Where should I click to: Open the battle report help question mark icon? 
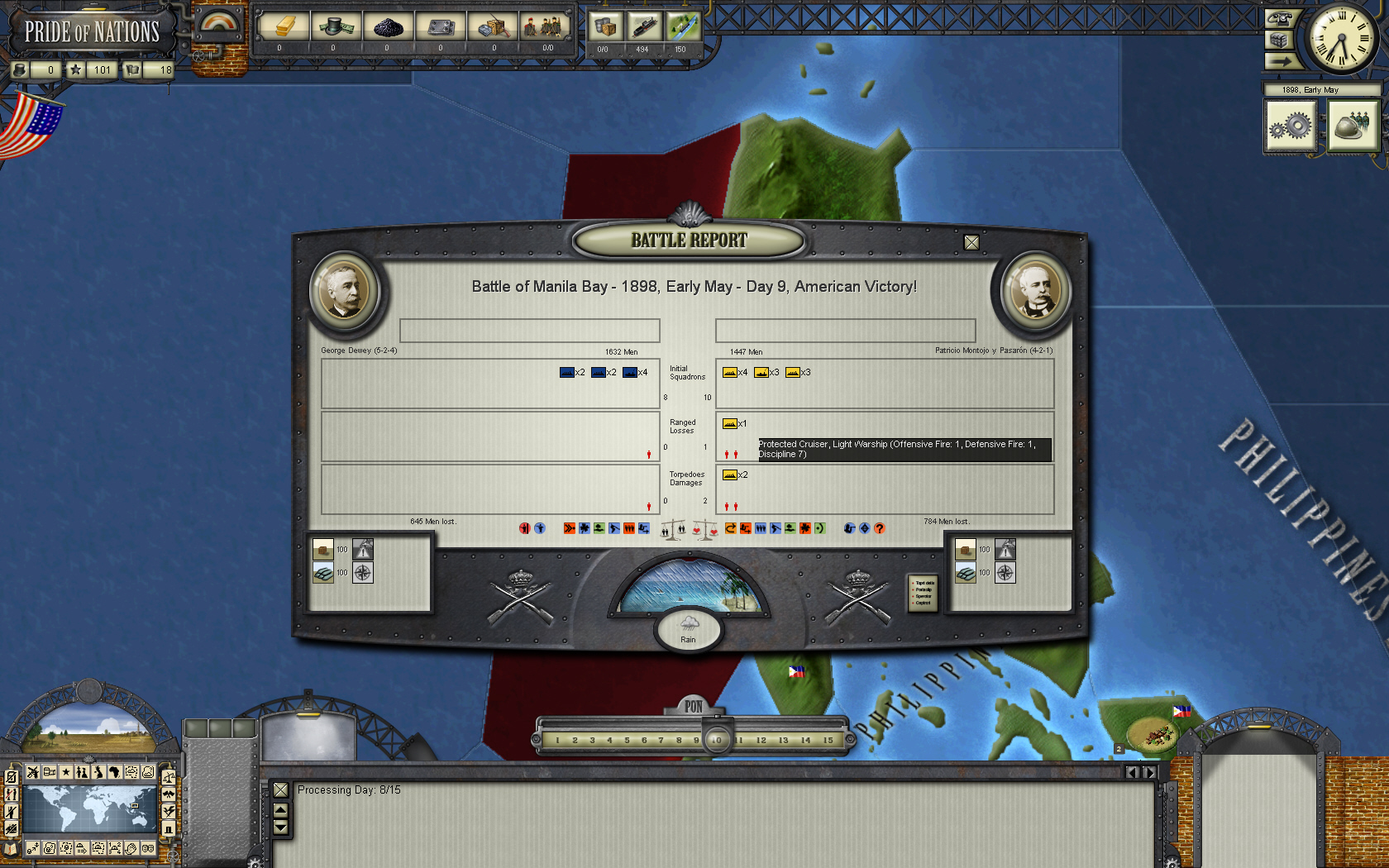point(881,527)
